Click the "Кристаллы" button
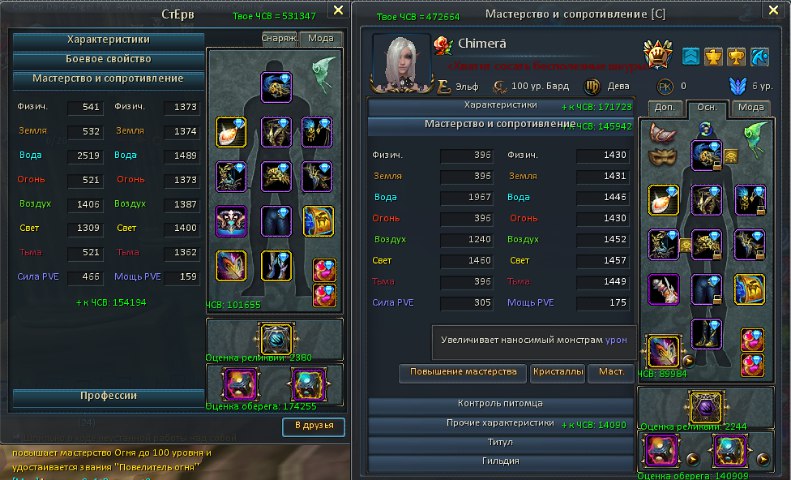The width and height of the screenshot is (791, 480). [558, 373]
